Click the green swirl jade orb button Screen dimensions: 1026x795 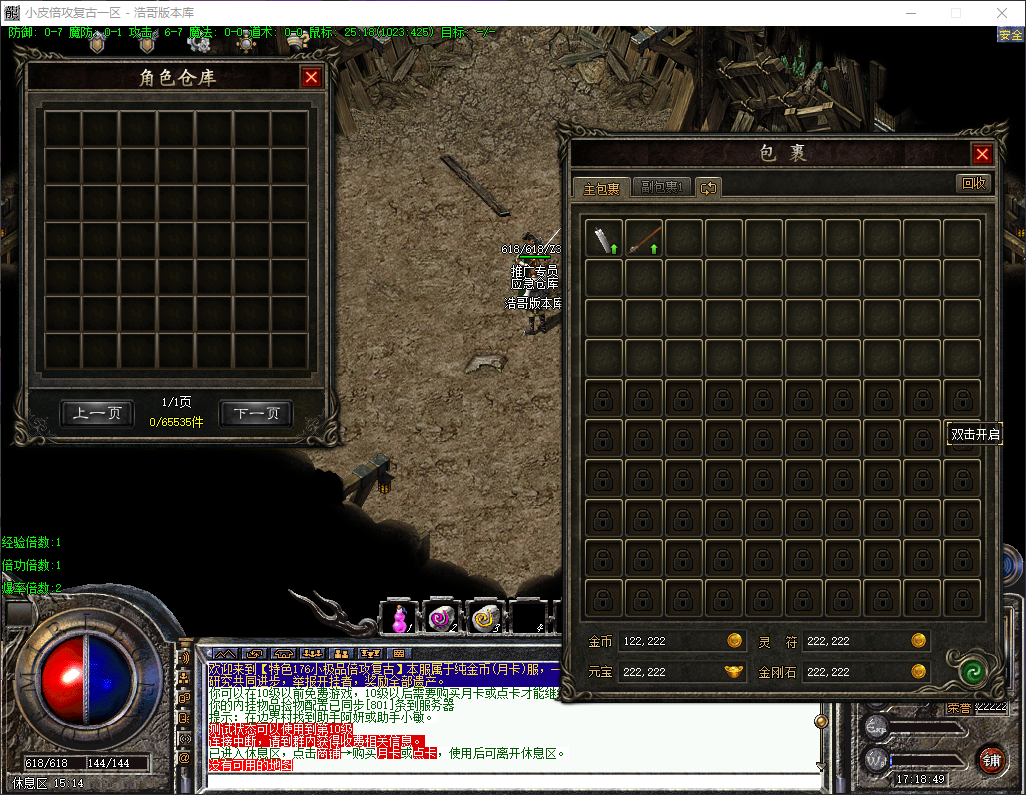coord(968,671)
